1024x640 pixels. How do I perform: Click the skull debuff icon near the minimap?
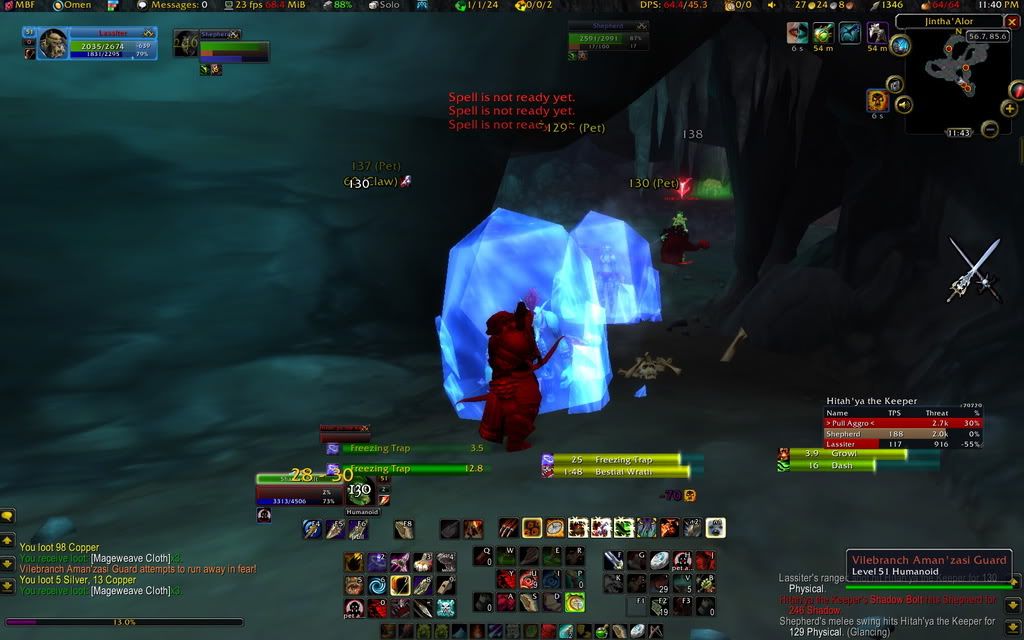pyautogui.click(x=877, y=100)
